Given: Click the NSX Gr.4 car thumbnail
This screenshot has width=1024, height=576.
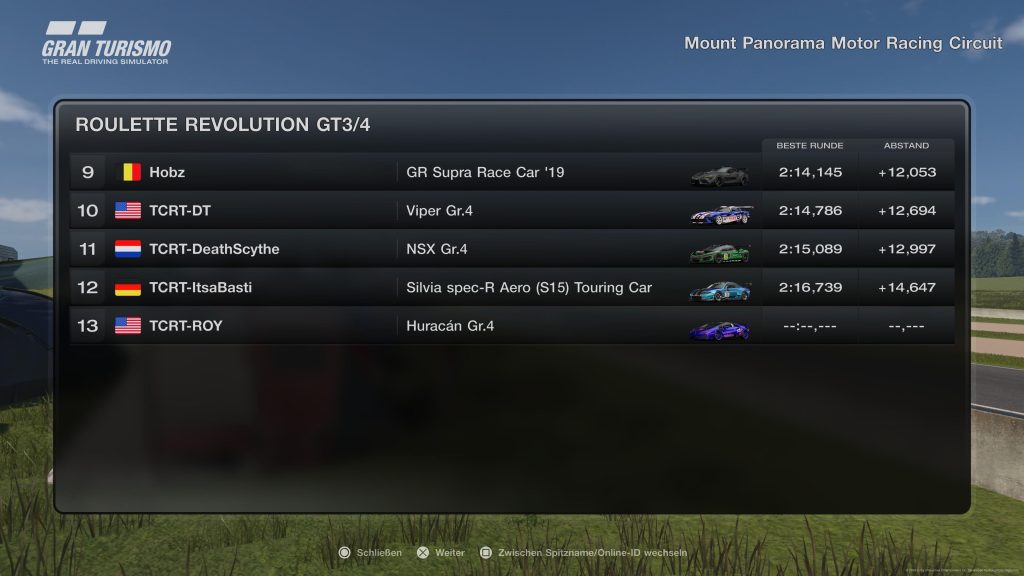Looking at the screenshot, I should point(719,252).
